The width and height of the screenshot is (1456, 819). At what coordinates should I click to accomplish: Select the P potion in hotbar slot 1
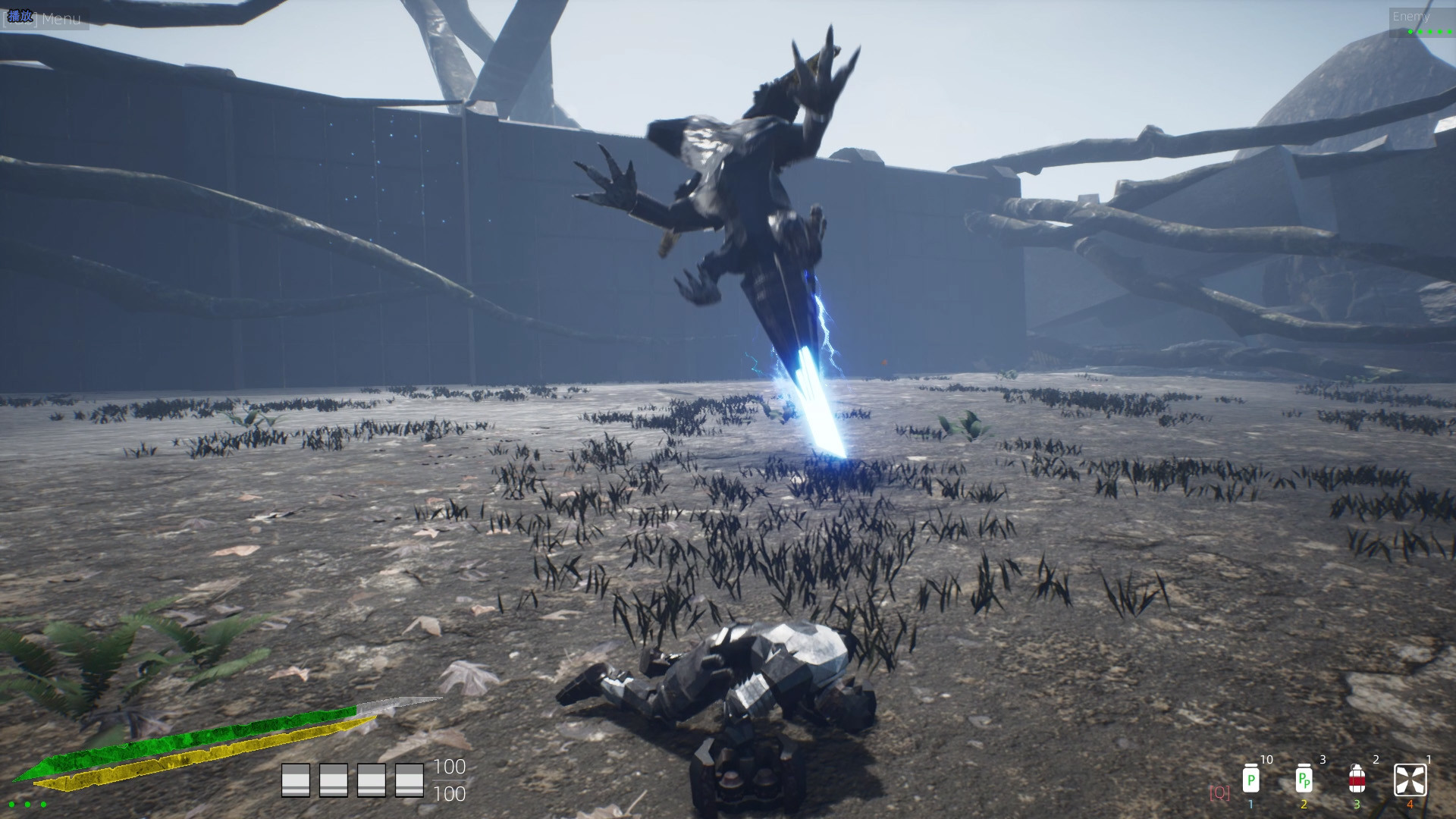1251,779
